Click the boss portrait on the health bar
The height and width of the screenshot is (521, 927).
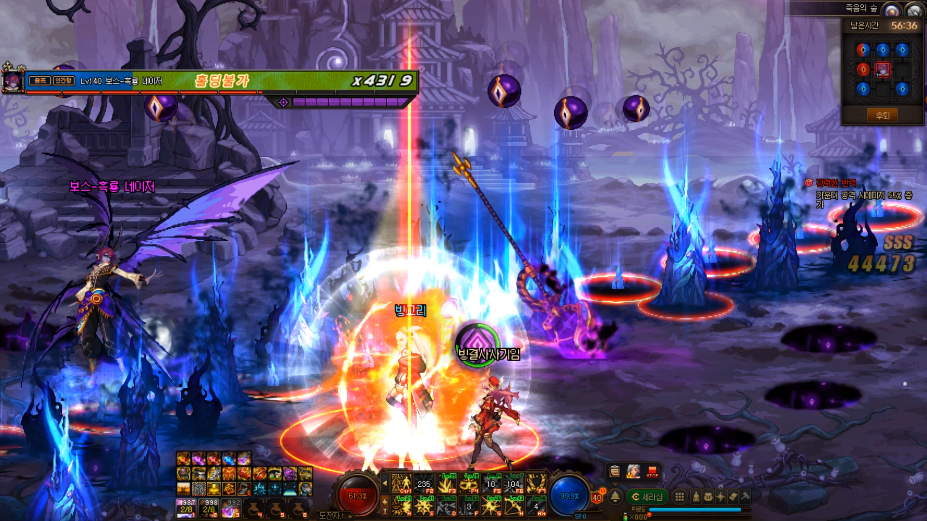(x=12, y=80)
